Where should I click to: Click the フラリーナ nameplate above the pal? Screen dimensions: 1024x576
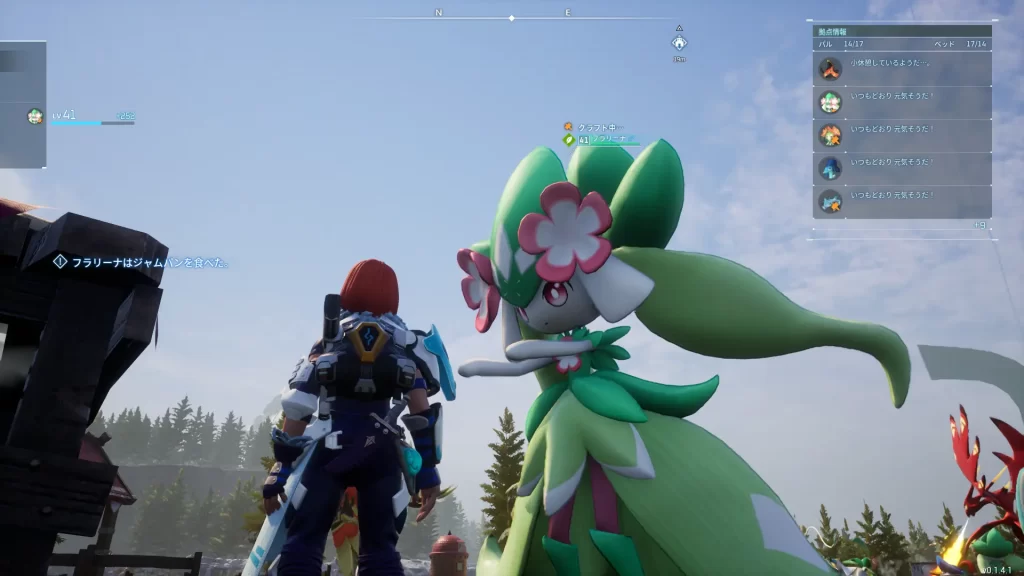click(603, 140)
